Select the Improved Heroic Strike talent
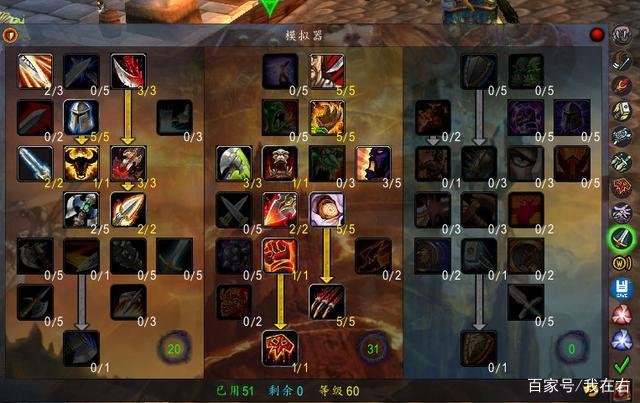 (x=34, y=70)
